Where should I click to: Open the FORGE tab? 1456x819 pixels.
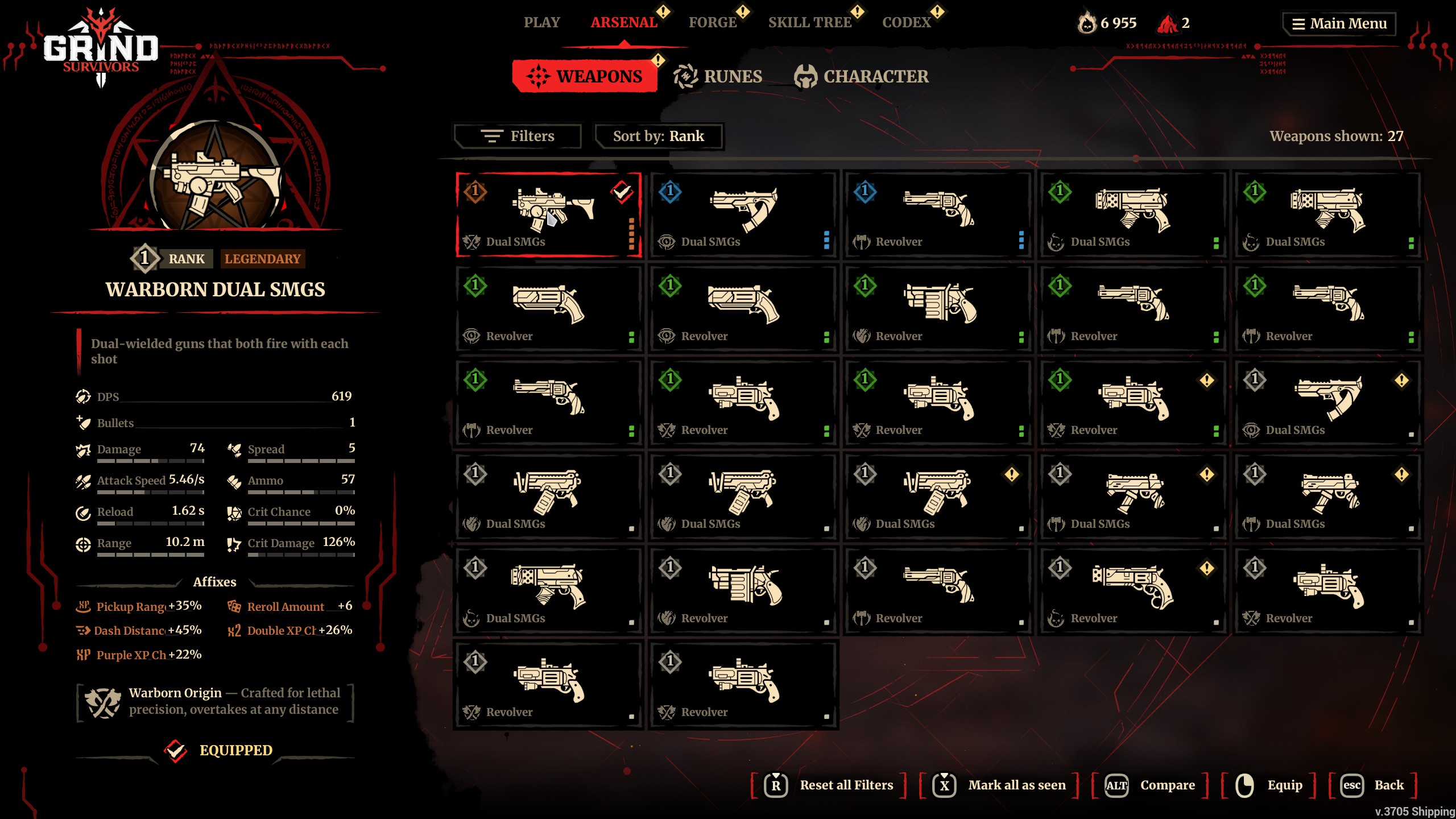712,23
